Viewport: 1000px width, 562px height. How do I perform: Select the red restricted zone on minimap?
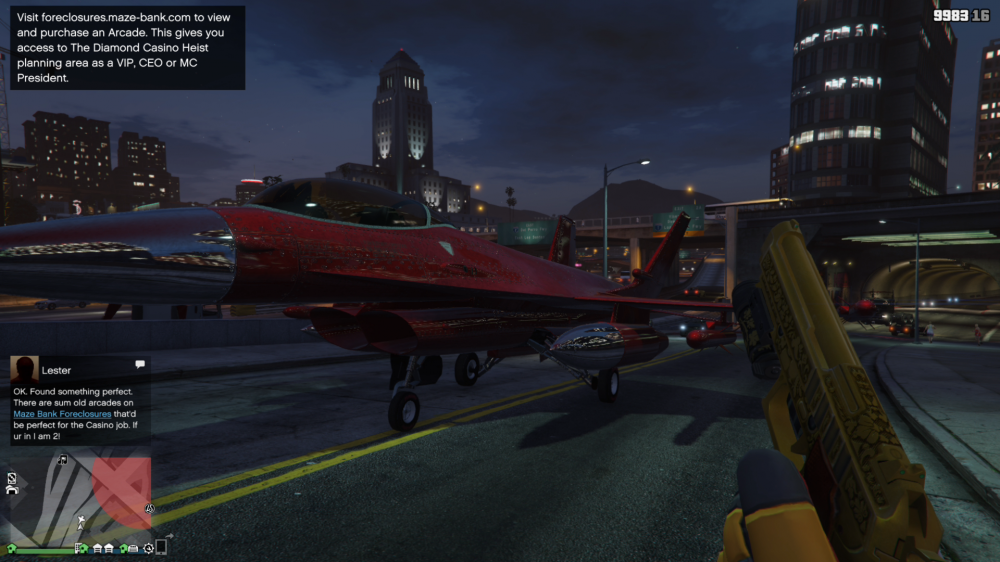coord(122,489)
